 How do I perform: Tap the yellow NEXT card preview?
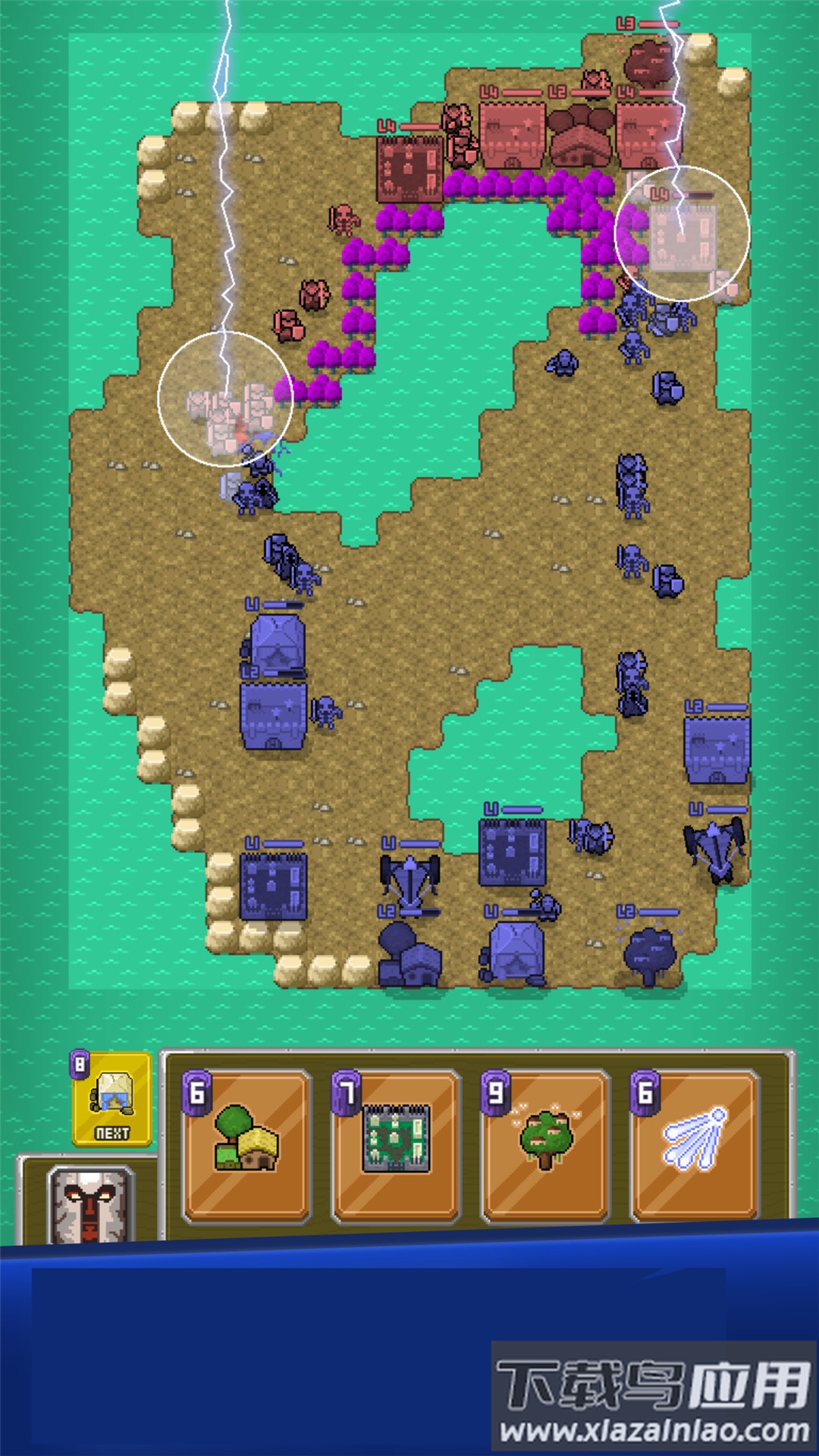click(x=112, y=1100)
